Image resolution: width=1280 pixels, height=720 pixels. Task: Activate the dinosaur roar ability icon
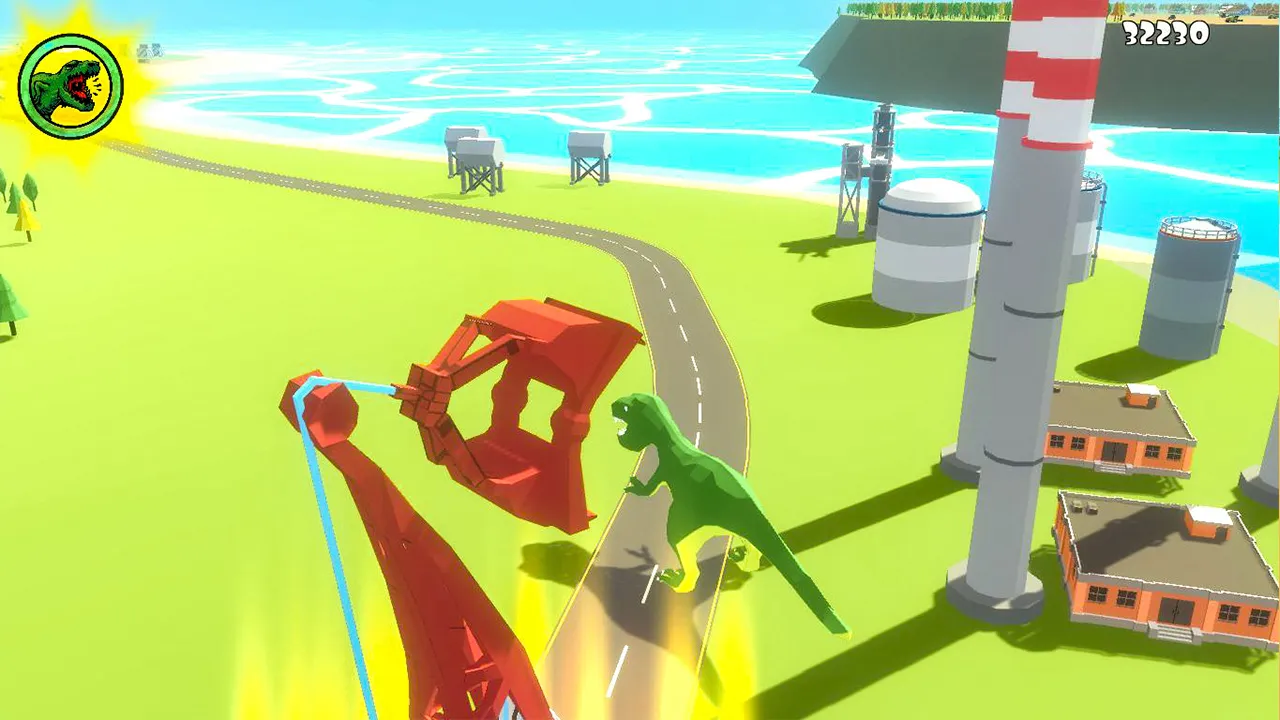(71, 87)
